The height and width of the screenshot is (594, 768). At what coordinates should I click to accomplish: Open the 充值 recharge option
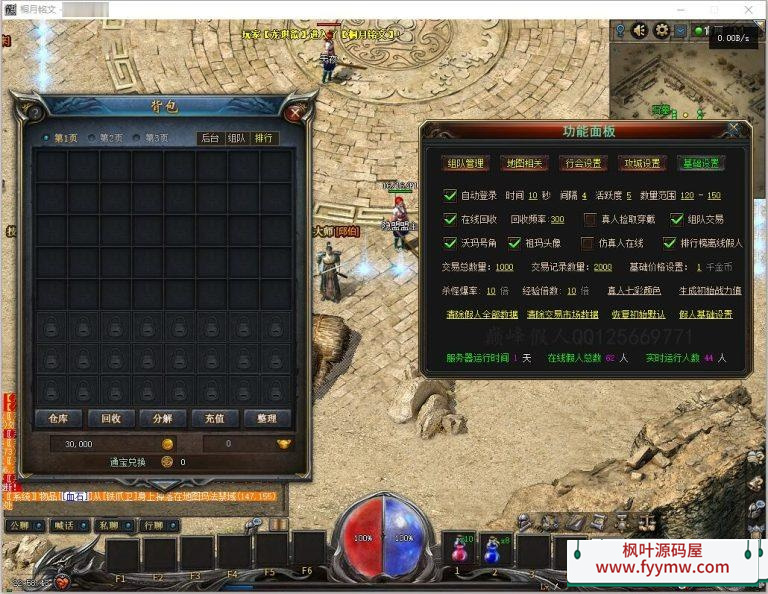(215, 418)
